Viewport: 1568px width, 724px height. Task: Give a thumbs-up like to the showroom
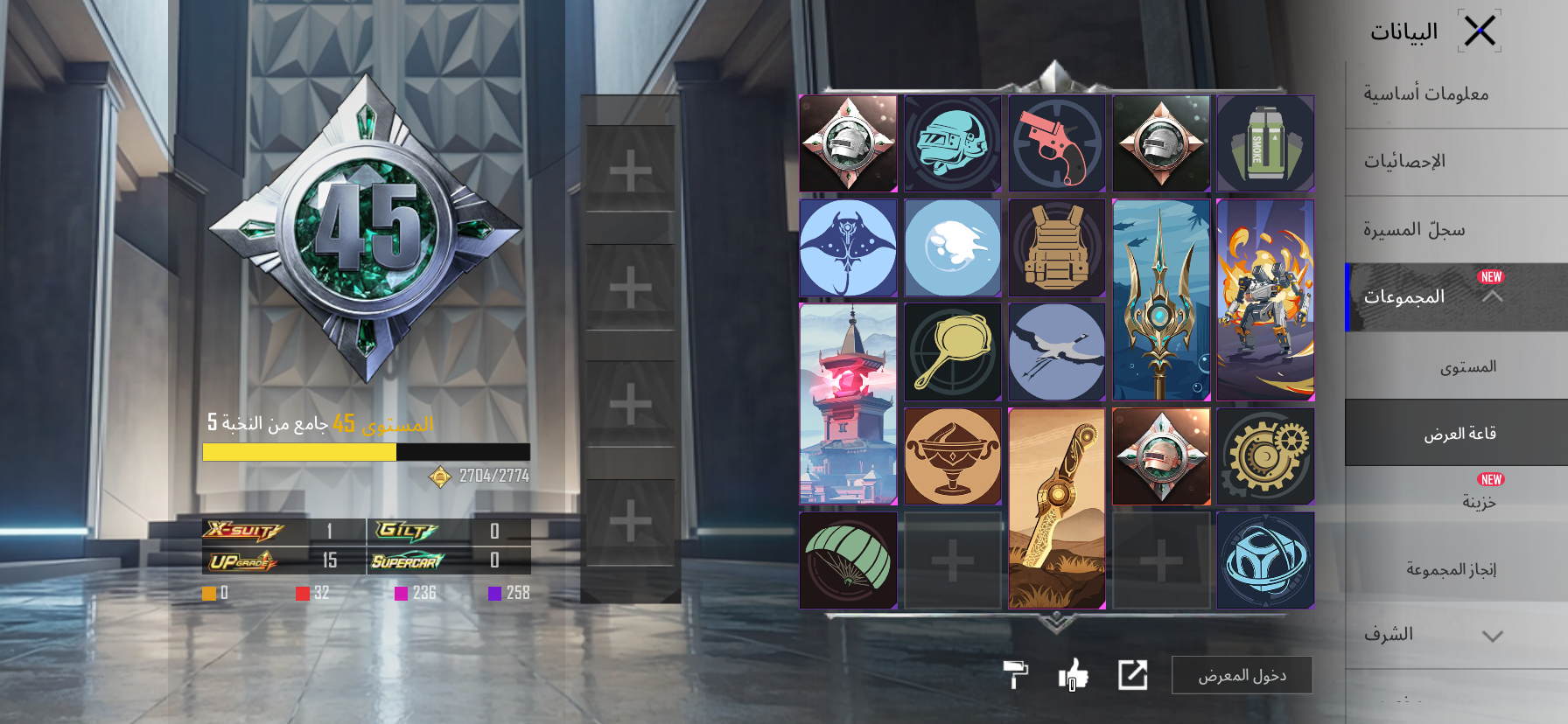click(x=1073, y=674)
